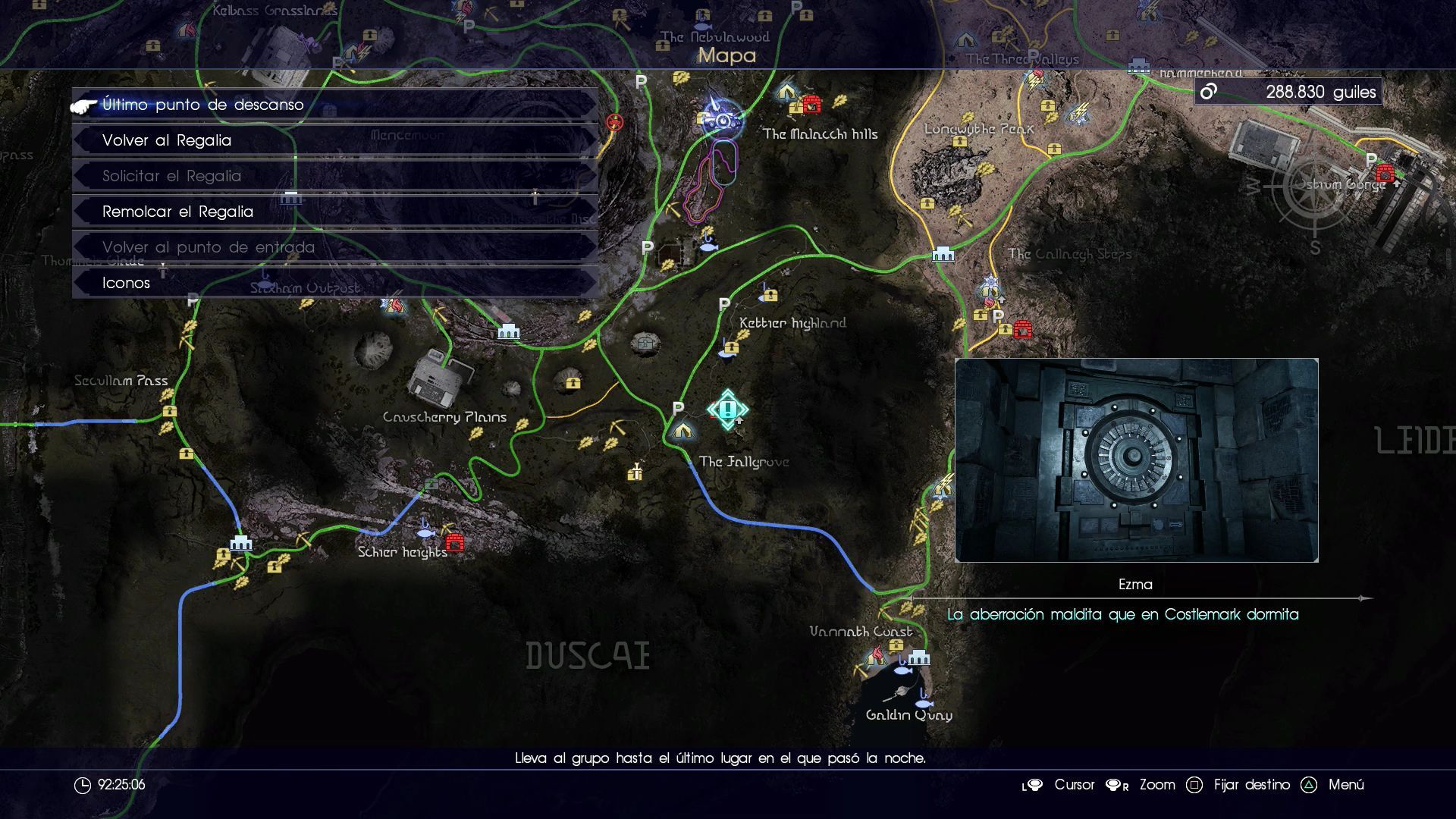Viewport: 1456px width, 819px height.
Task: Select the campsite tent icon near The Fallgrove
Action: pos(682,431)
